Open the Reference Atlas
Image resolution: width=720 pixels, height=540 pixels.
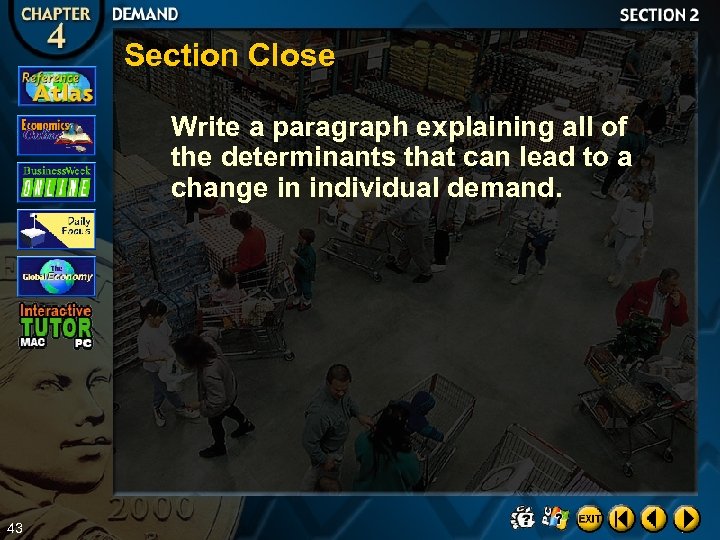(57, 86)
